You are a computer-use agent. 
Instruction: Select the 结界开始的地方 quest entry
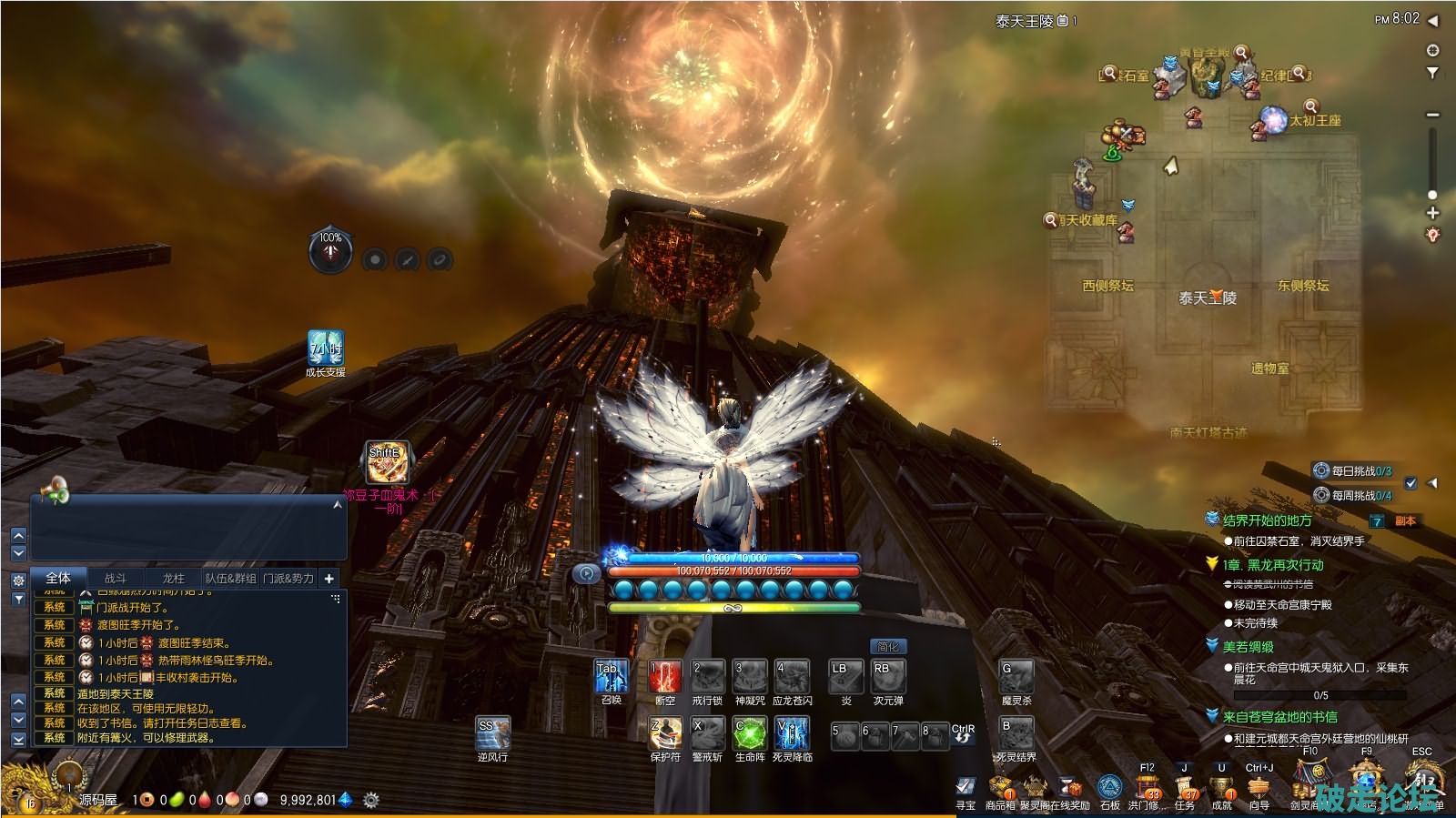coord(1267,520)
